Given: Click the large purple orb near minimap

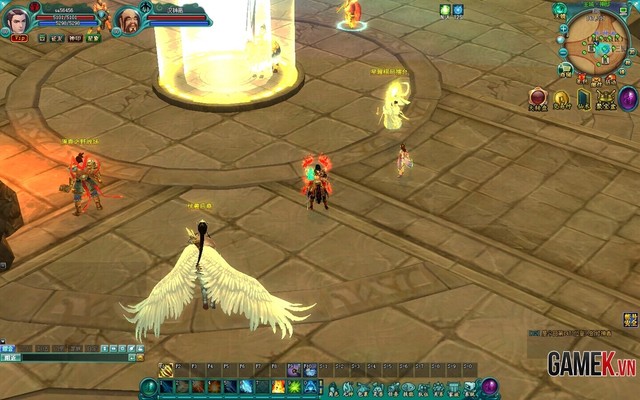Looking at the screenshot, I should pos(628,98).
